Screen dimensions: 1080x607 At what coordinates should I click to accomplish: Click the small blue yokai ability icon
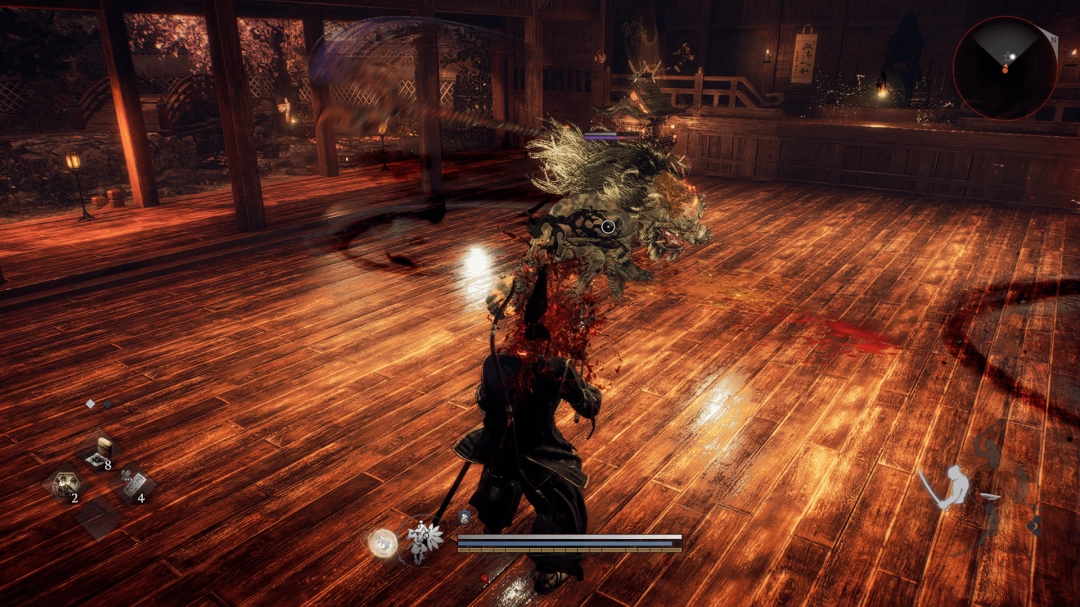(465, 517)
